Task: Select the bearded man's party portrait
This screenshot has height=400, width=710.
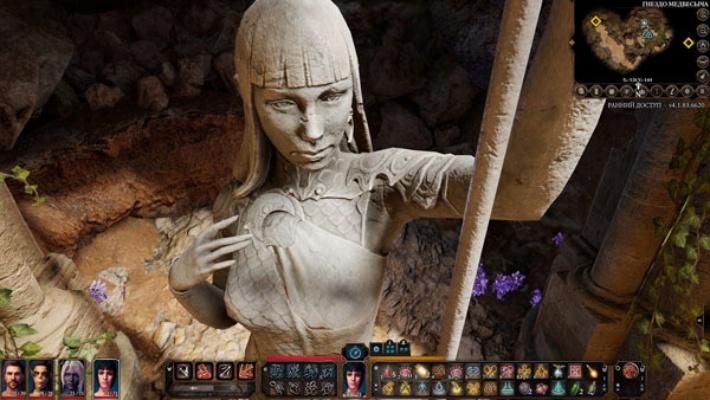Action: (13, 378)
